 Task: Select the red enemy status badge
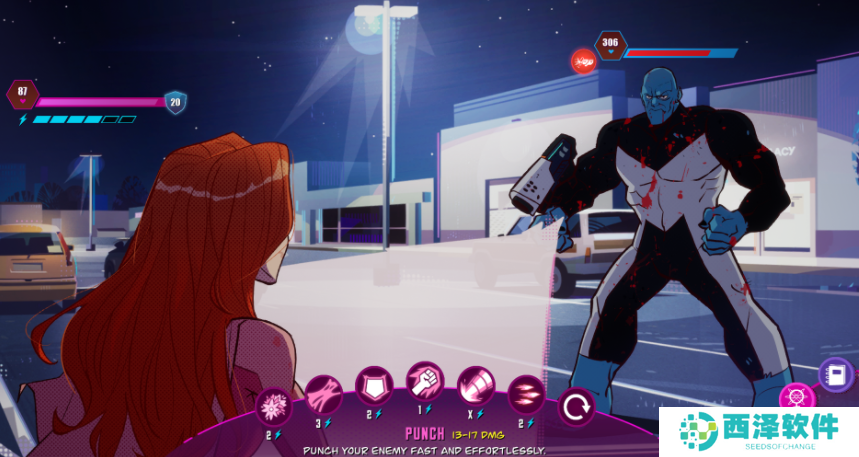[583, 61]
